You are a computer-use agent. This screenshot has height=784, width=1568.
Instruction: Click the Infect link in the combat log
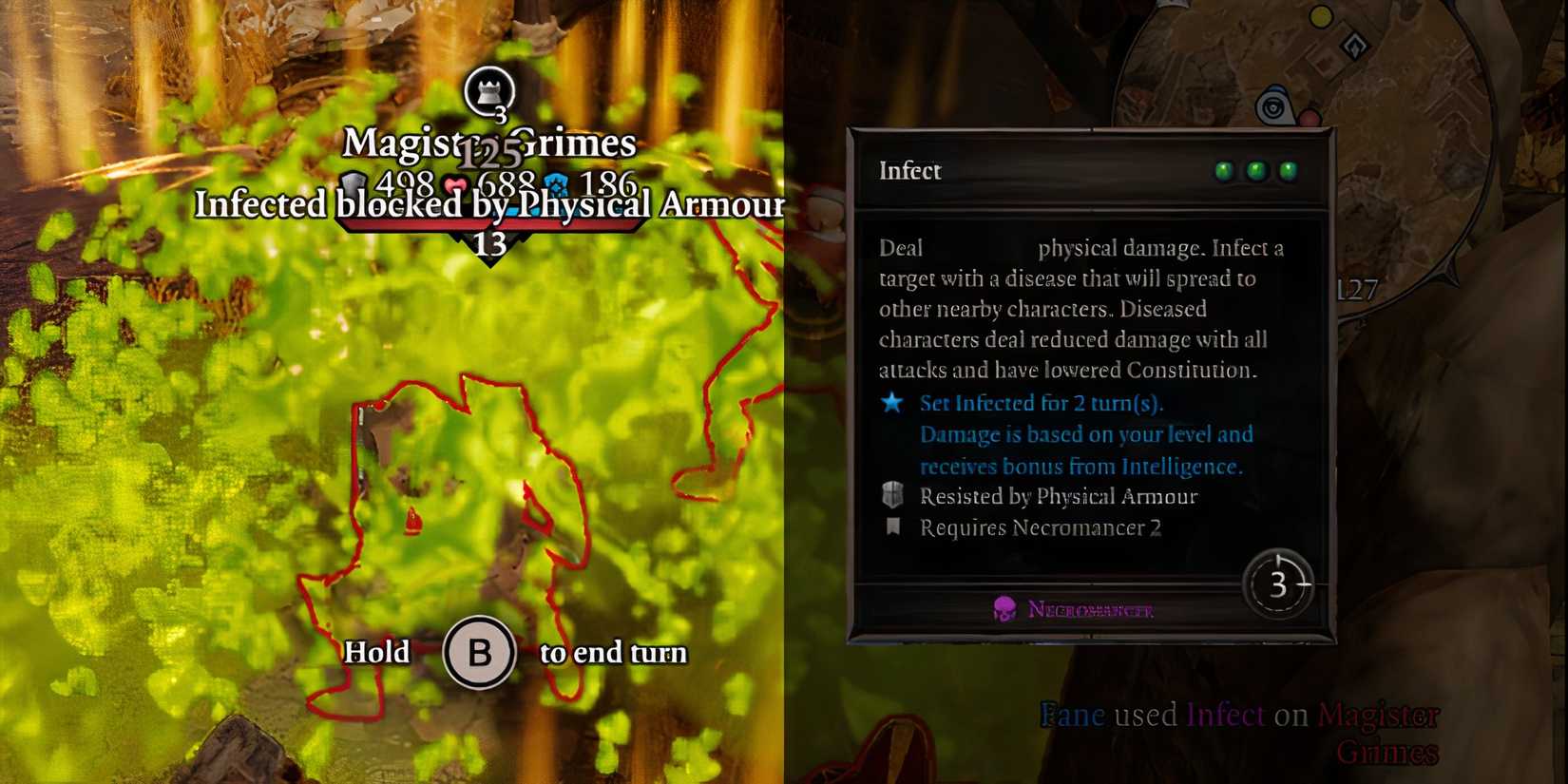[1226, 715]
